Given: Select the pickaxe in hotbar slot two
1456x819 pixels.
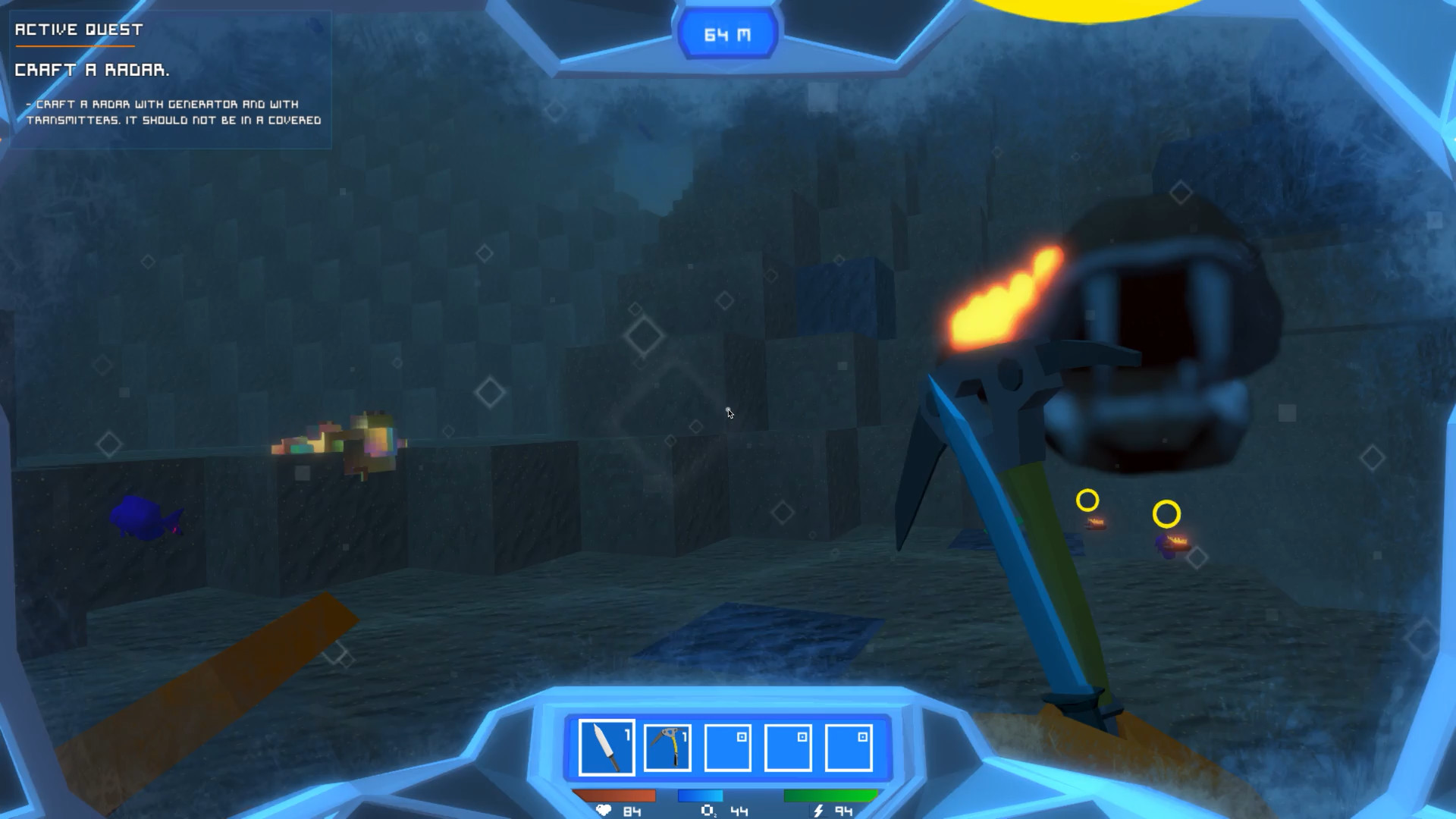Looking at the screenshot, I should coord(666,747).
